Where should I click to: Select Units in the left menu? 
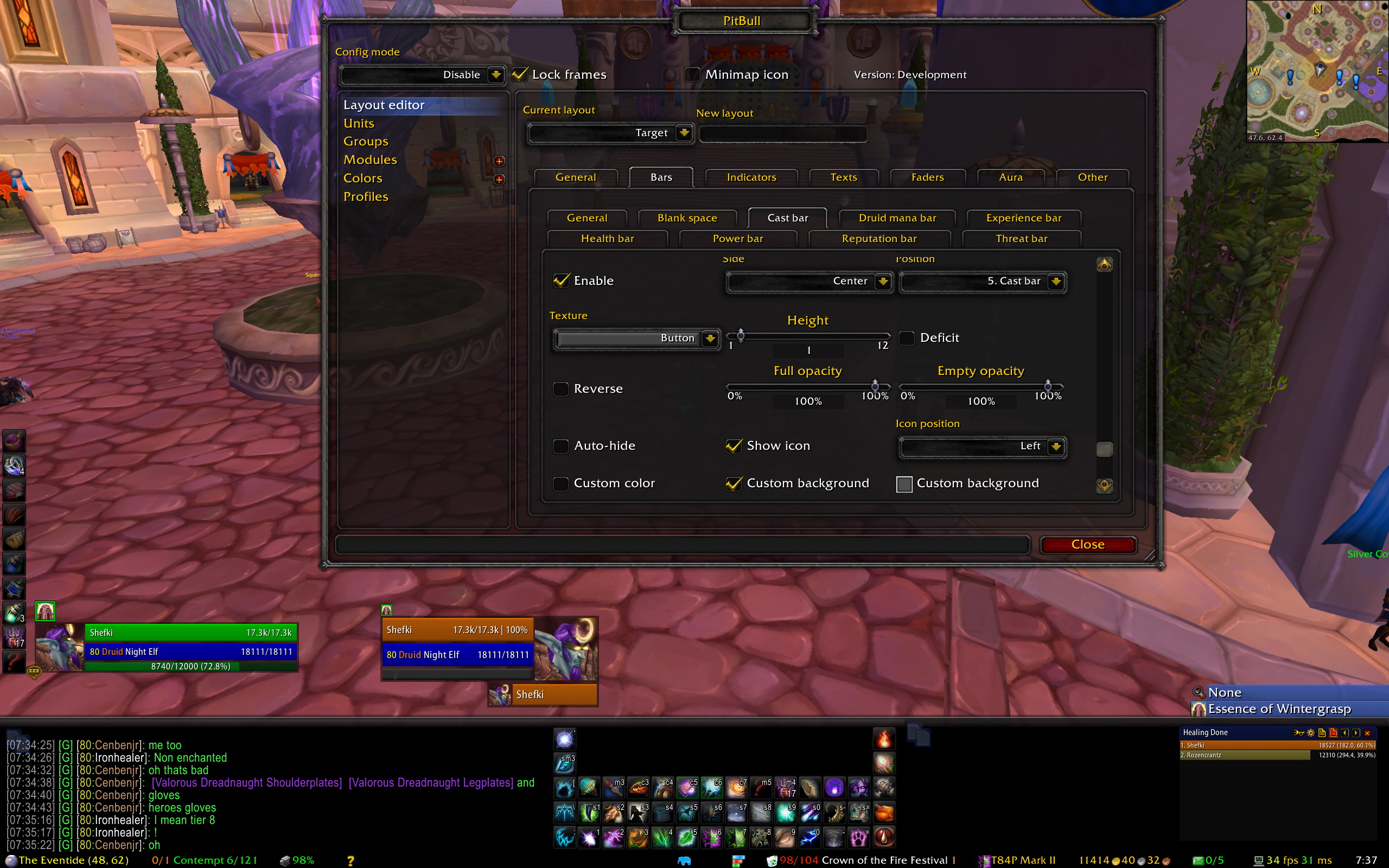(x=359, y=124)
